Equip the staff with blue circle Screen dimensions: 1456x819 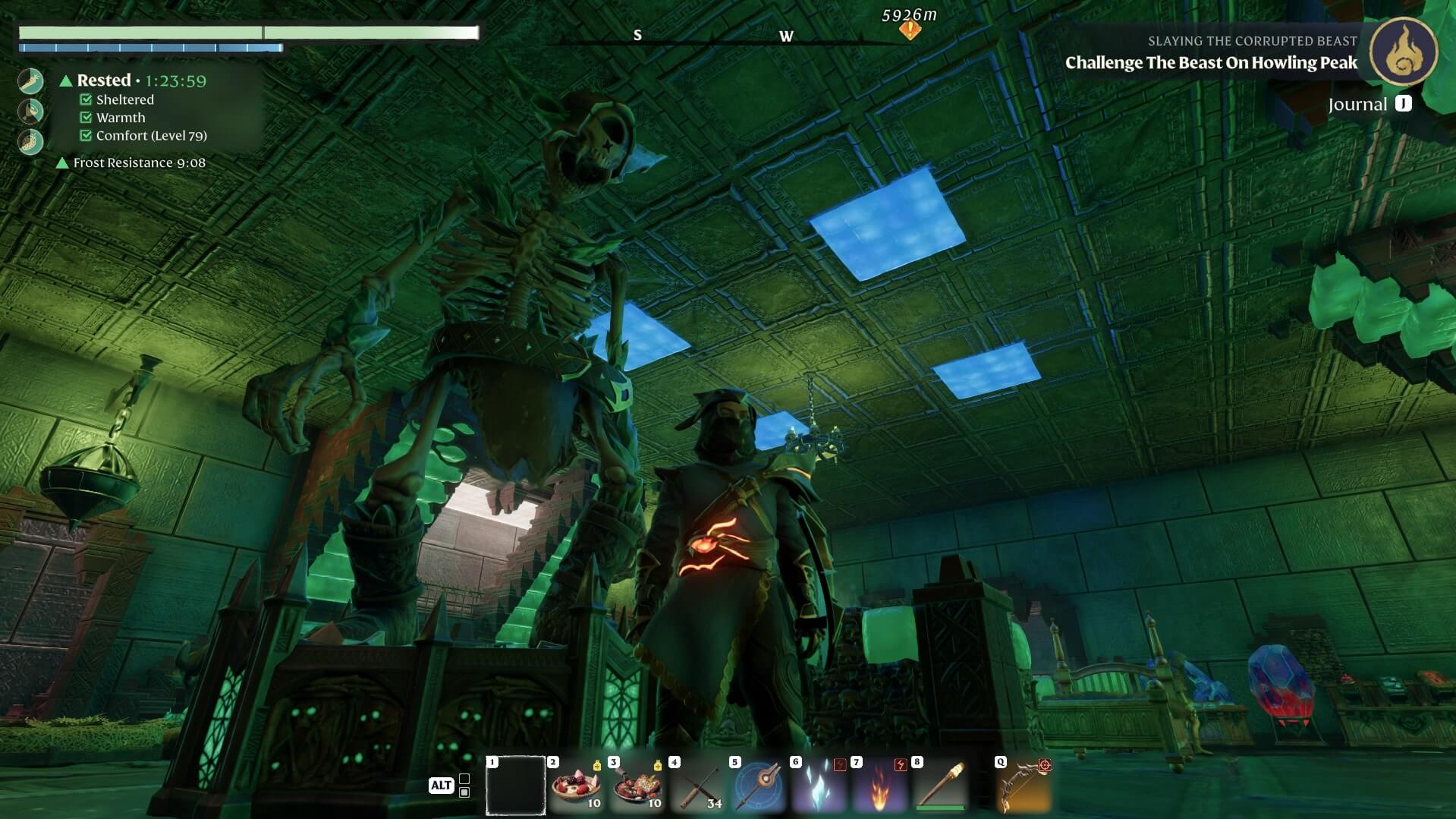point(758,786)
